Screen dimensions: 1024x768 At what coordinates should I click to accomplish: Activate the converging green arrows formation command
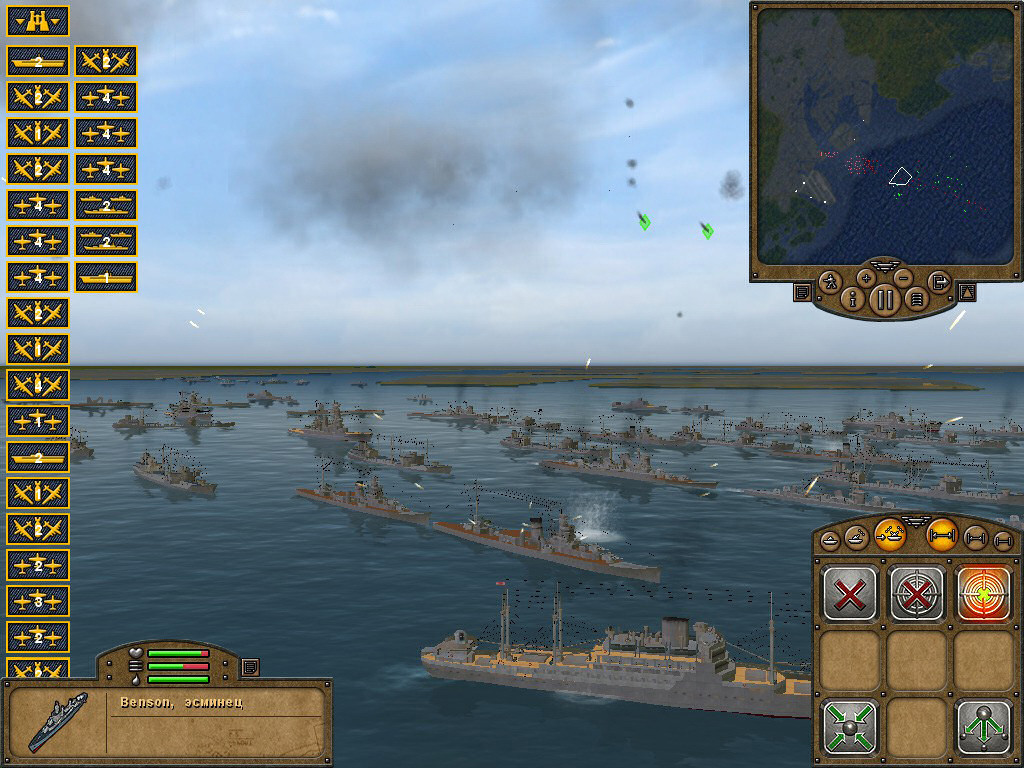click(x=850, y=726)
